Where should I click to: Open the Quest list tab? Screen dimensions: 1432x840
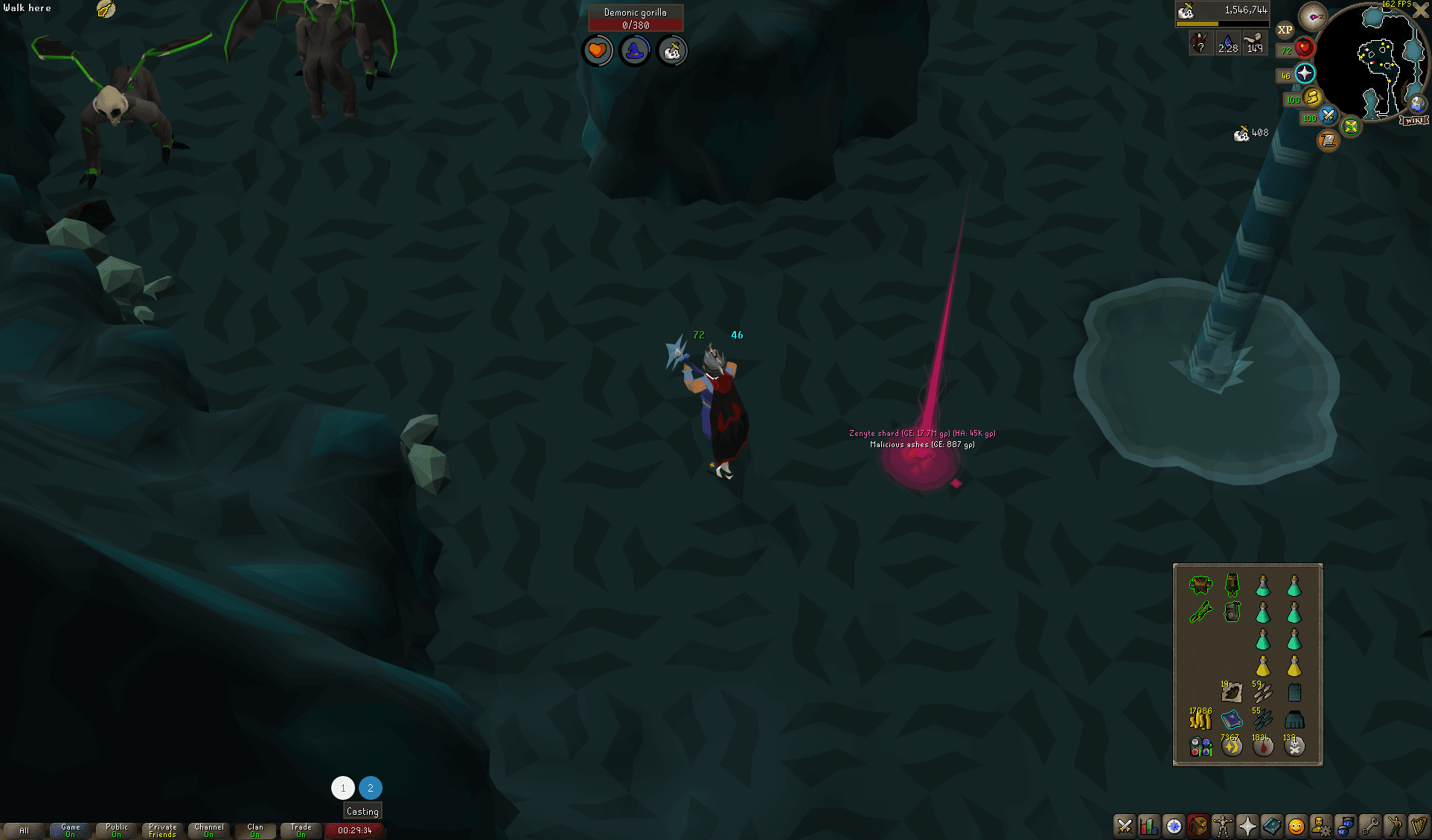tap(1174, 827)
